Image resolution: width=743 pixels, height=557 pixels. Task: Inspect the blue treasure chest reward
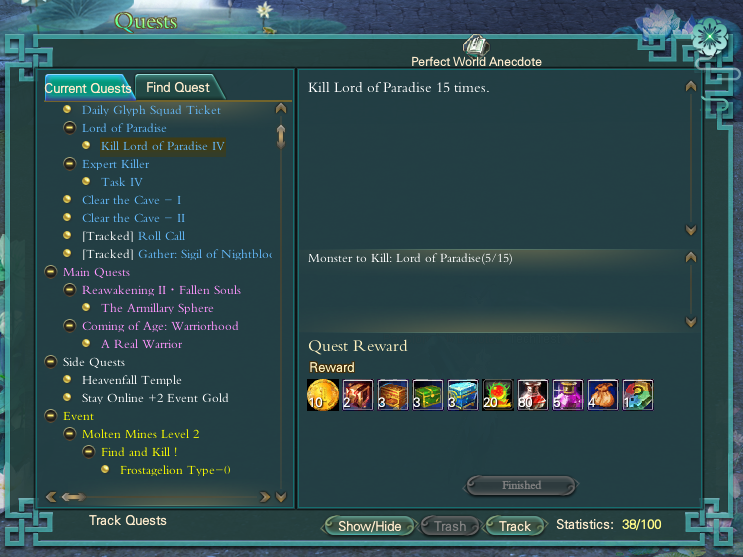click(462, 395)
